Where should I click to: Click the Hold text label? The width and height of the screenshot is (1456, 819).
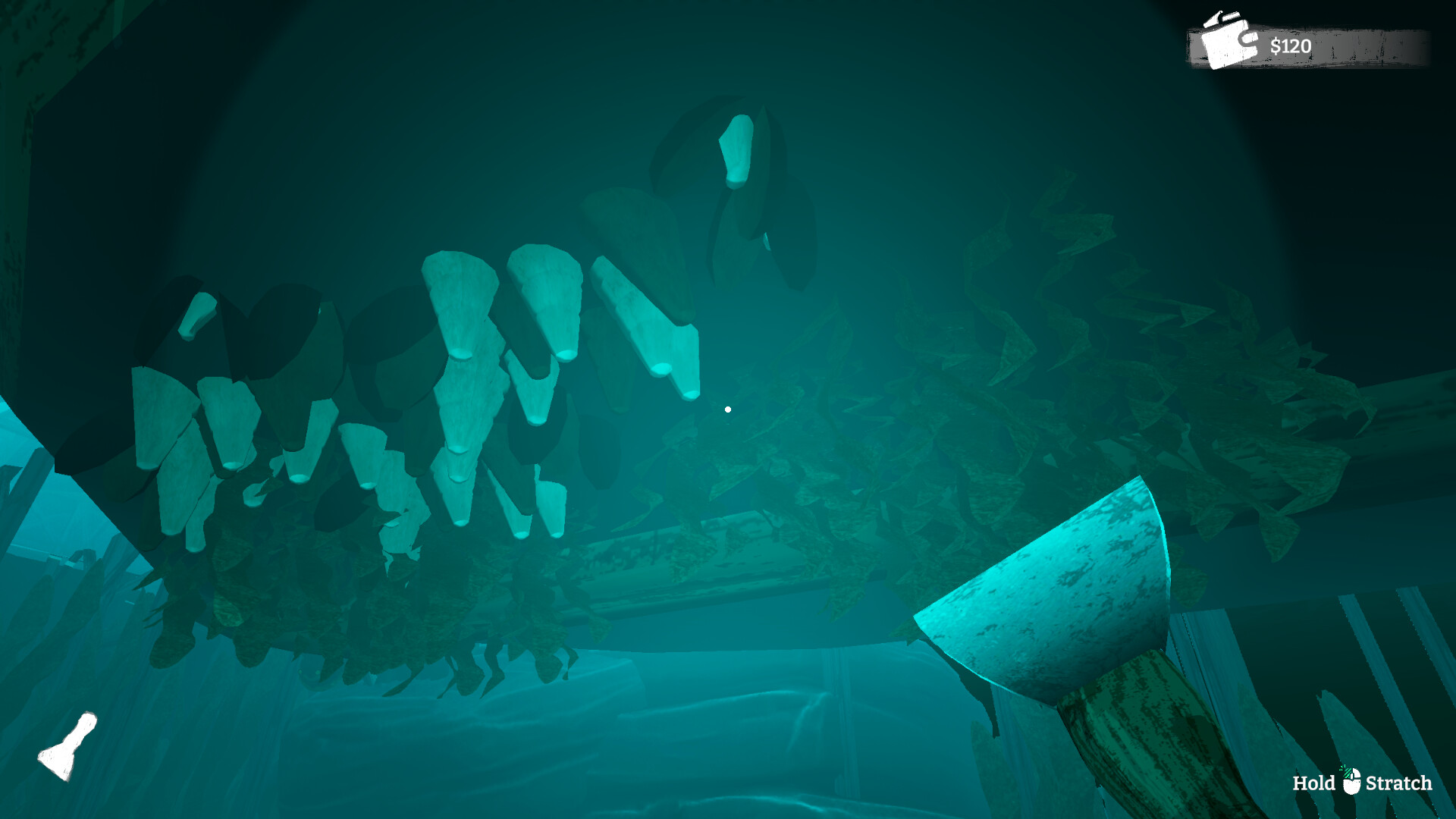[x=1316, y=781]
